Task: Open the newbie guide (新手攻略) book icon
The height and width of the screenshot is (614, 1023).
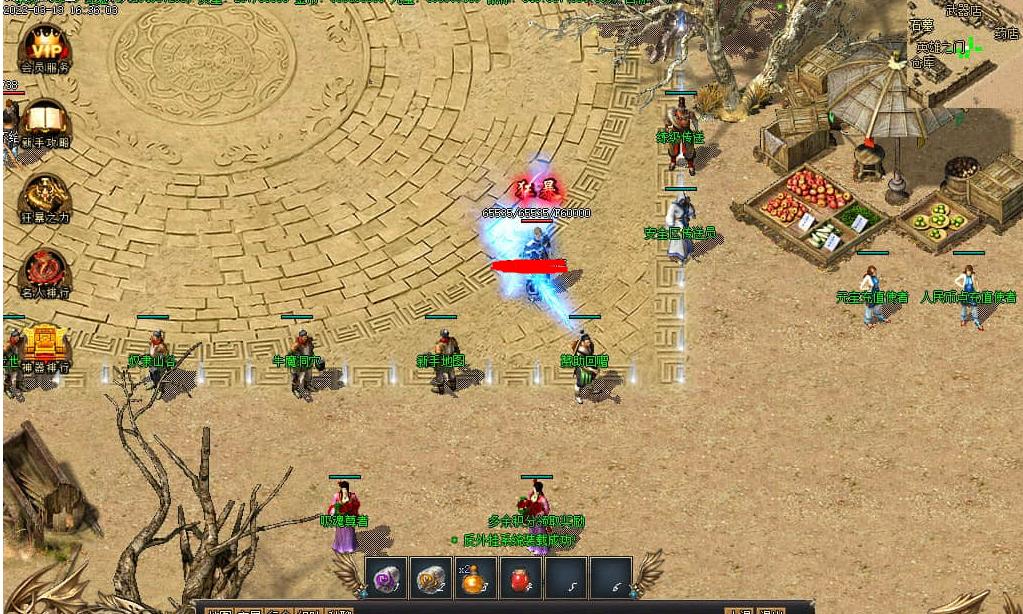Action: (45, 121)
